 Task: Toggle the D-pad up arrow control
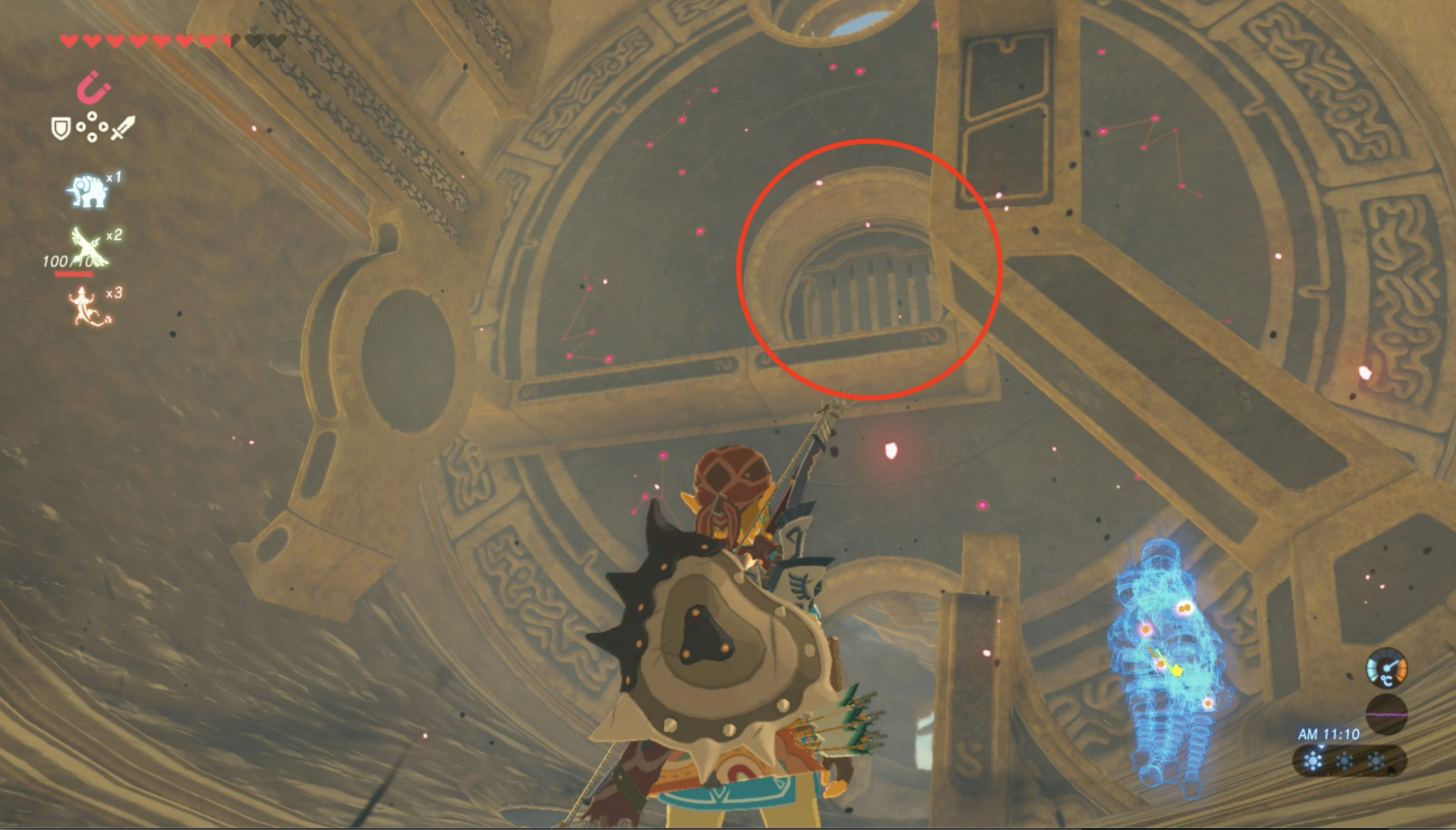(x=92, y=116)
